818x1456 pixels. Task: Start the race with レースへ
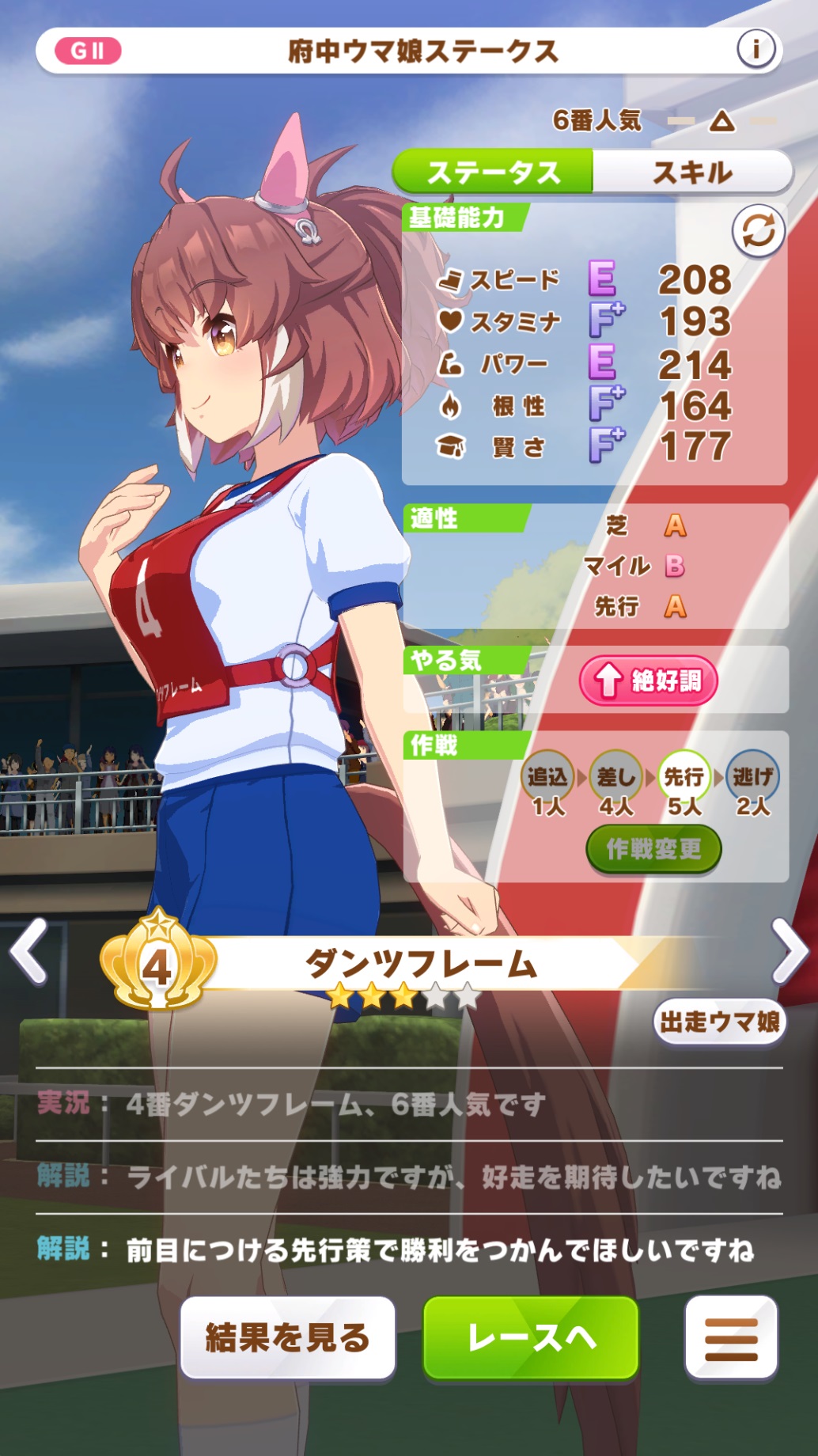click(531, 1337)
